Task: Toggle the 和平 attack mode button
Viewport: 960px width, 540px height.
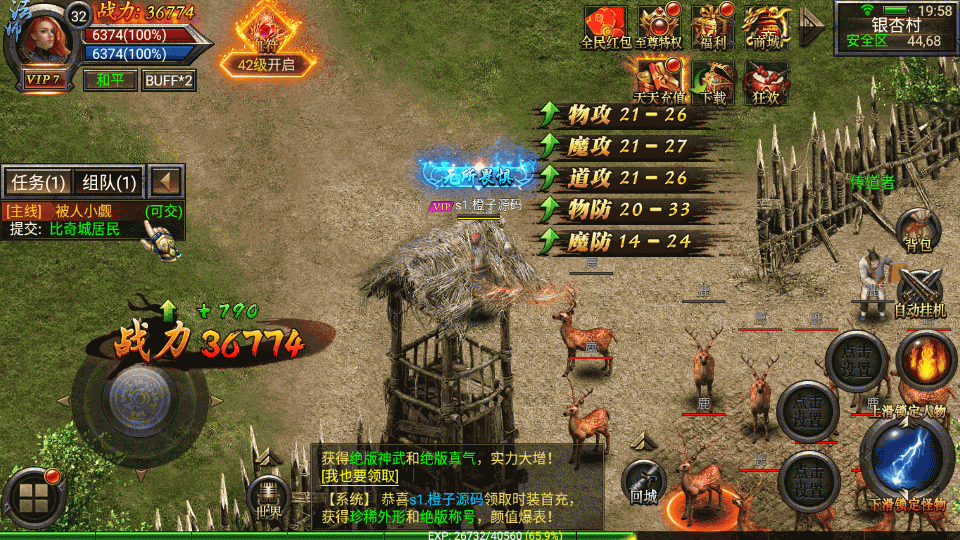Action: point(110,80)
